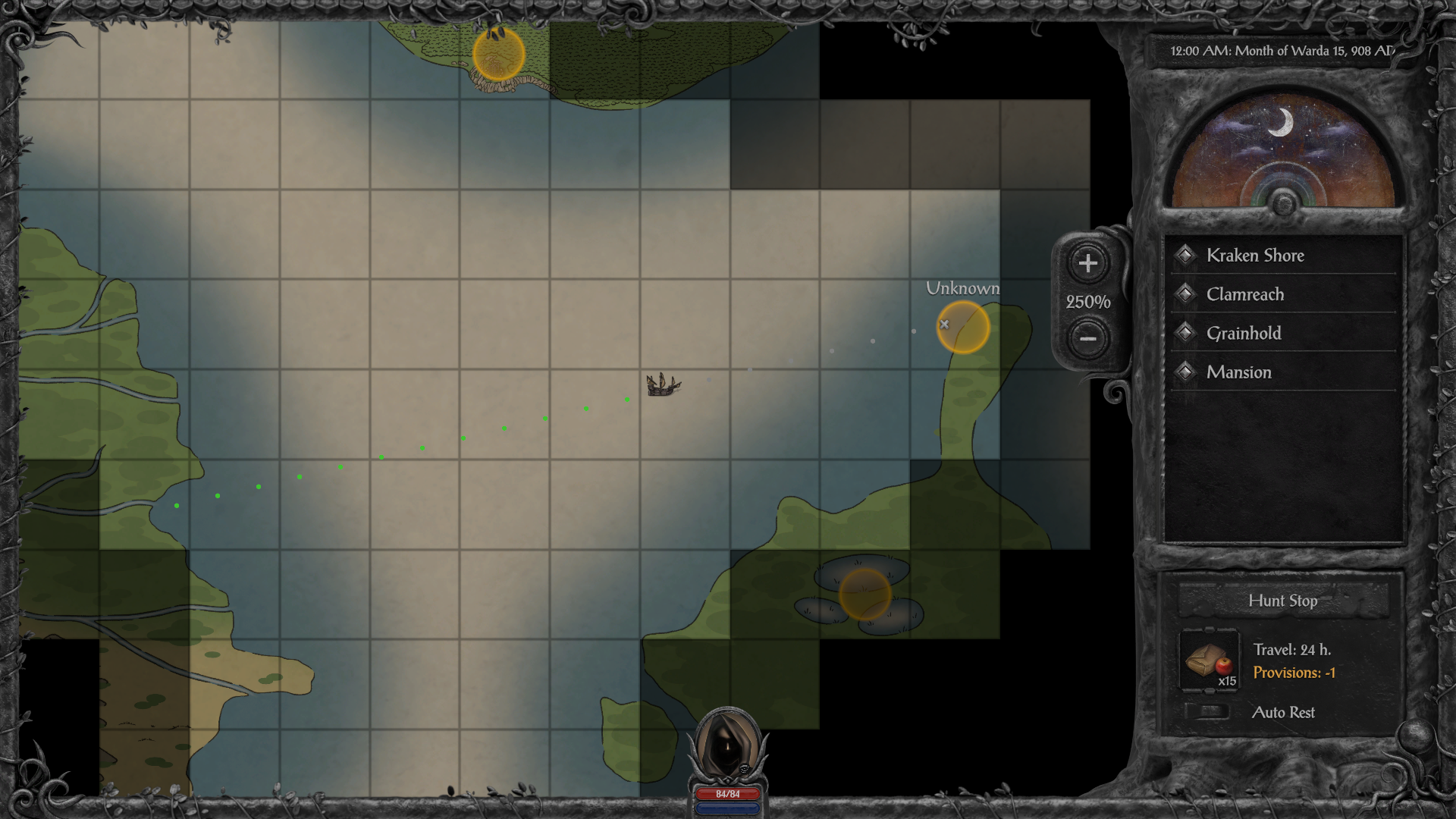Open the Unknown location marker
Viewport: 1456px width, 819px height.
(x=962, y=326)
